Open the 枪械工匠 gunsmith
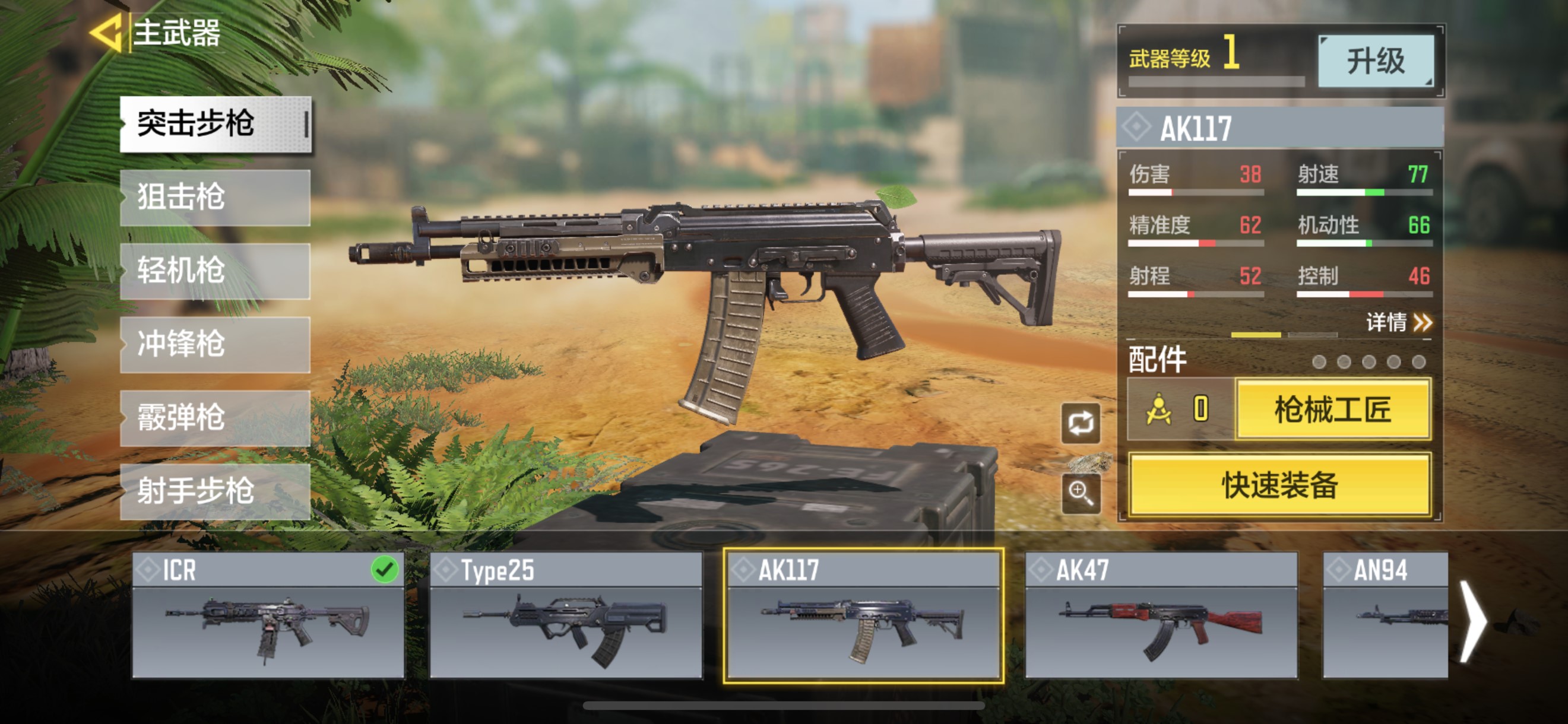Screen dimensions: 1568x724 pyautogui.click(x=1333, y=409)
